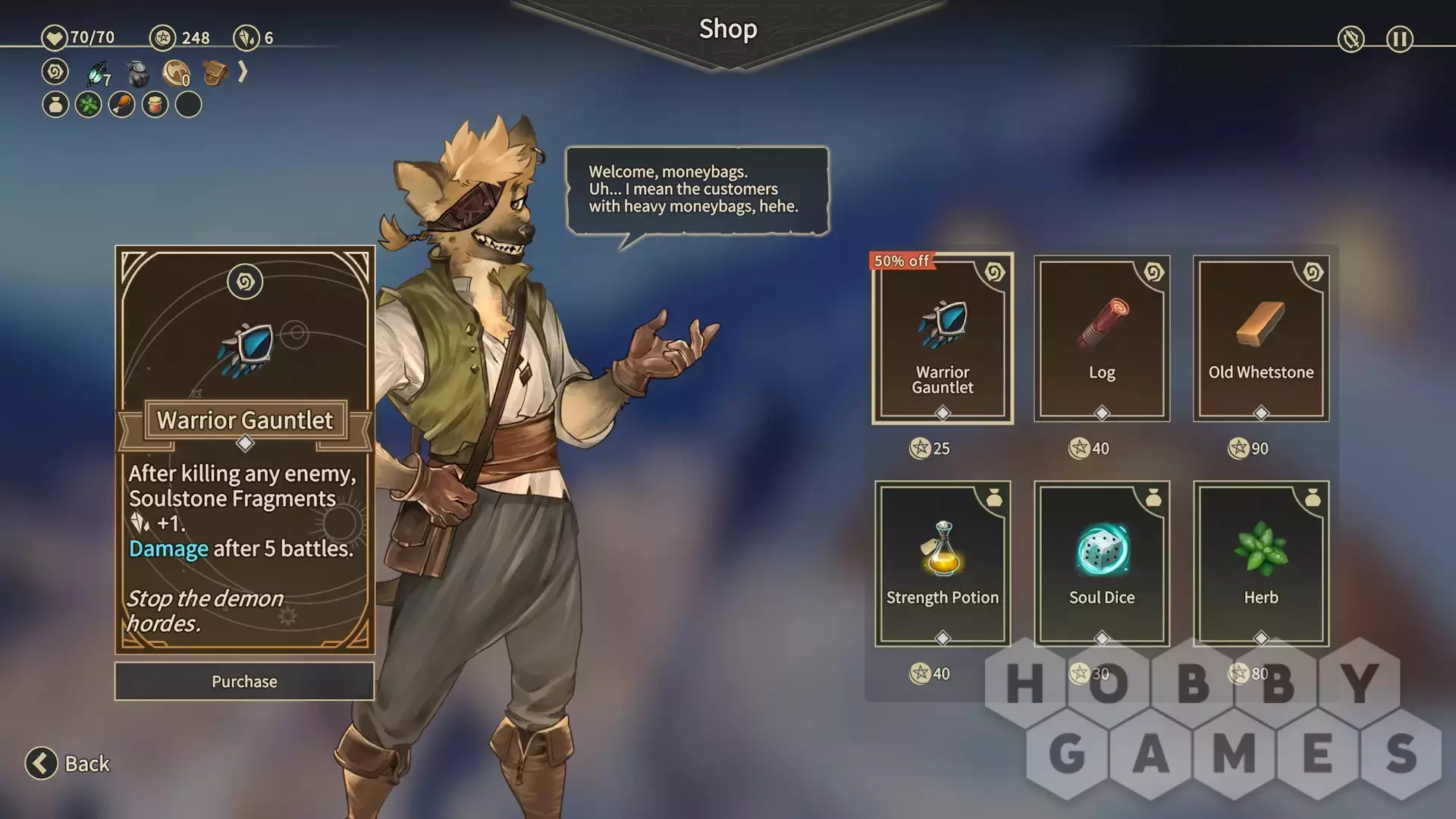
Task: Click the pouch consumables icon
Action: [55, 105]
